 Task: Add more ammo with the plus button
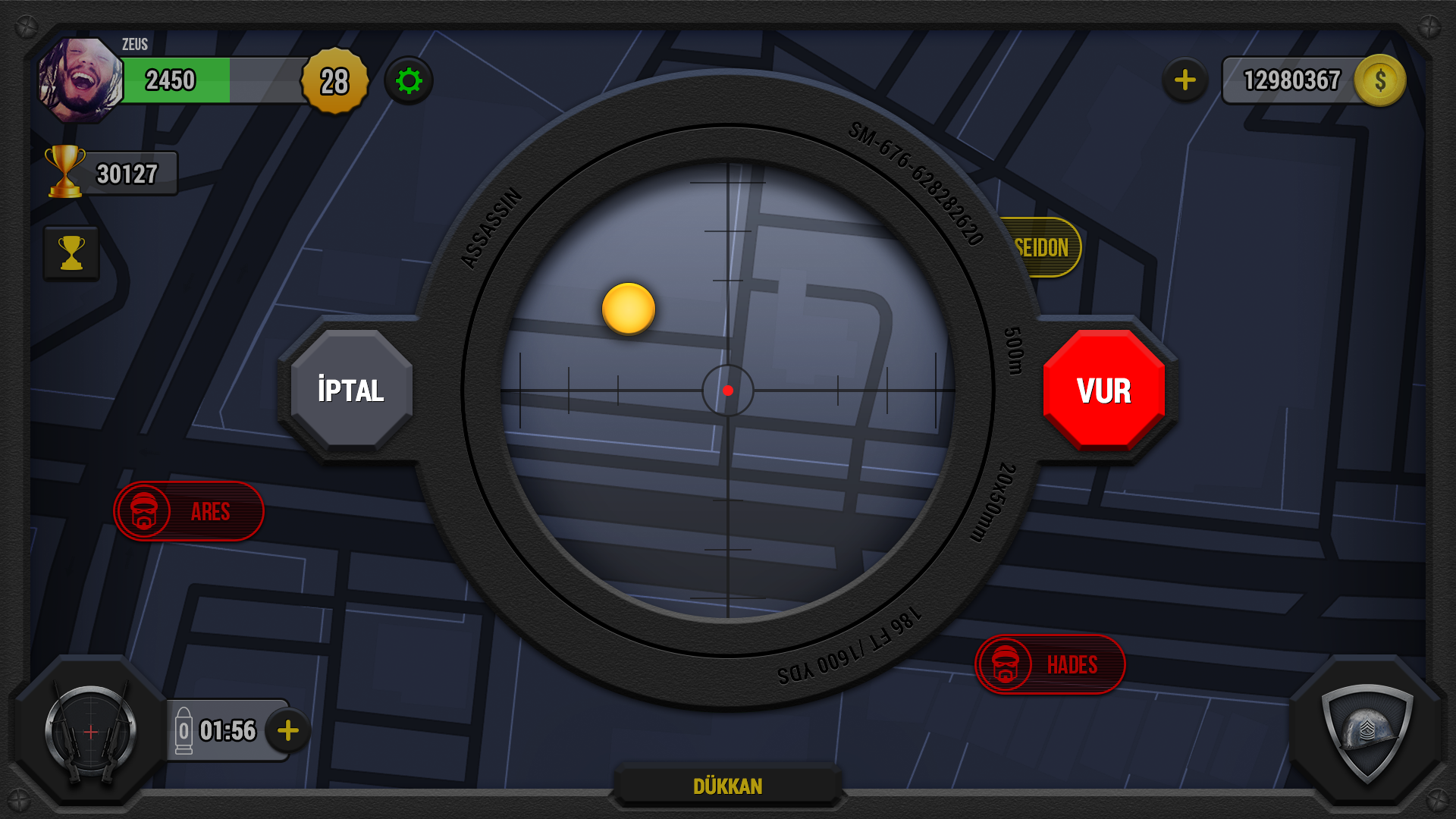point(287,731)
